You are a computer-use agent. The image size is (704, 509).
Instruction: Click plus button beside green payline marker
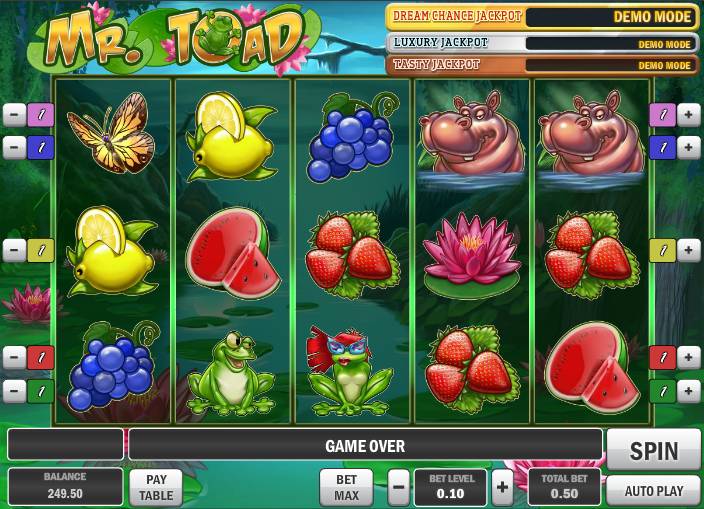[x=689, y=390]
